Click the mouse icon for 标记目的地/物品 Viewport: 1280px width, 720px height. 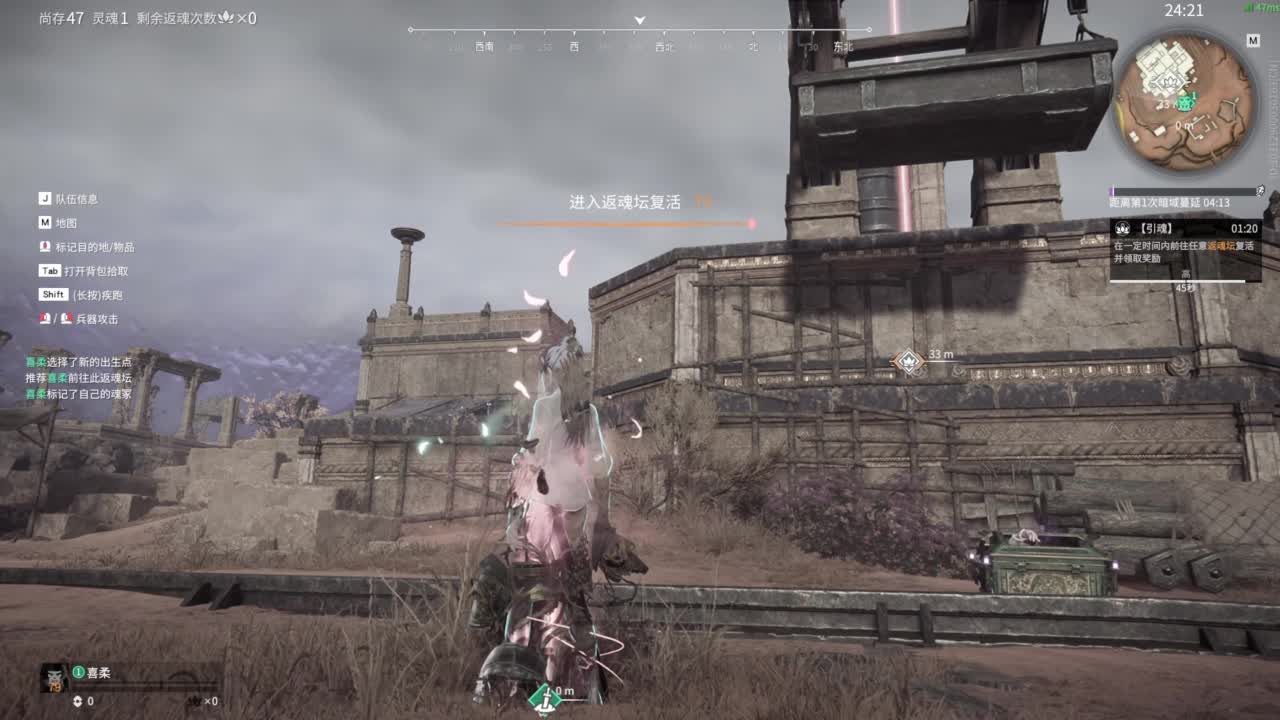click(x=44, y=246)
